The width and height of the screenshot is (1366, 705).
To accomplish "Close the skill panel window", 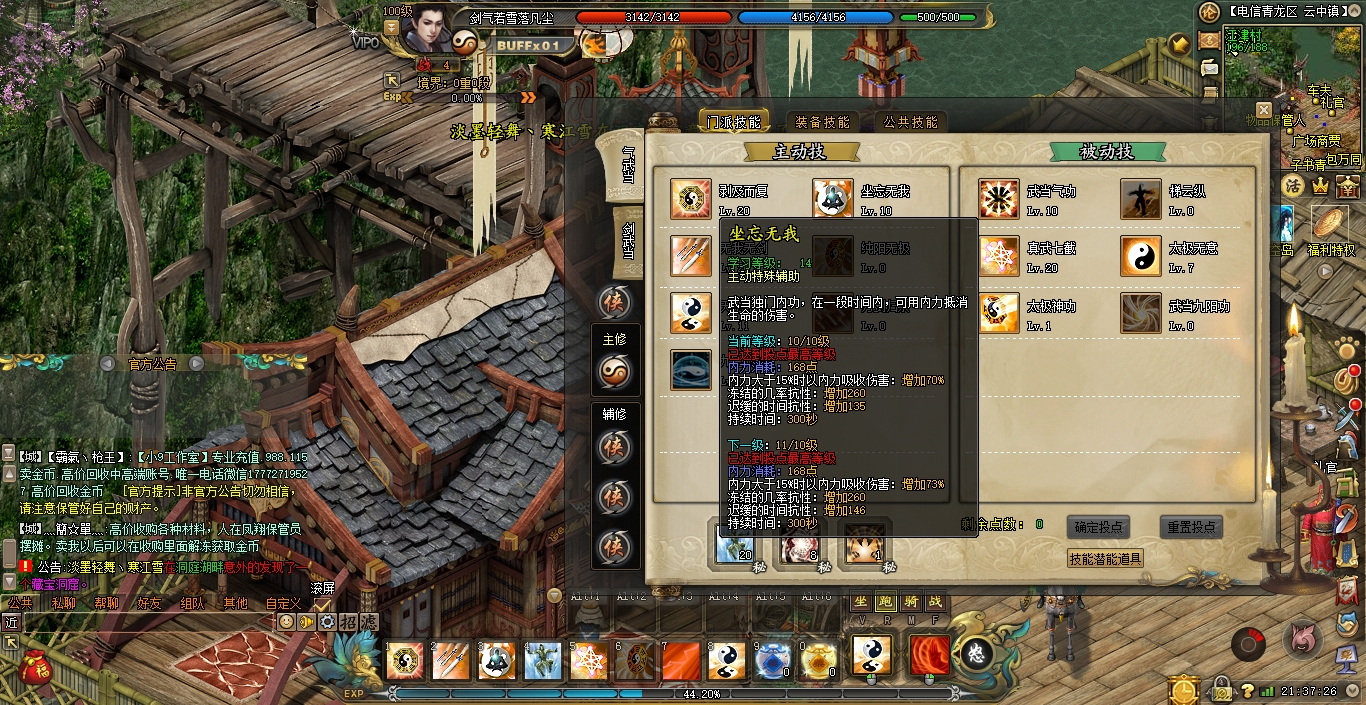I will [x=1264, y=110].
